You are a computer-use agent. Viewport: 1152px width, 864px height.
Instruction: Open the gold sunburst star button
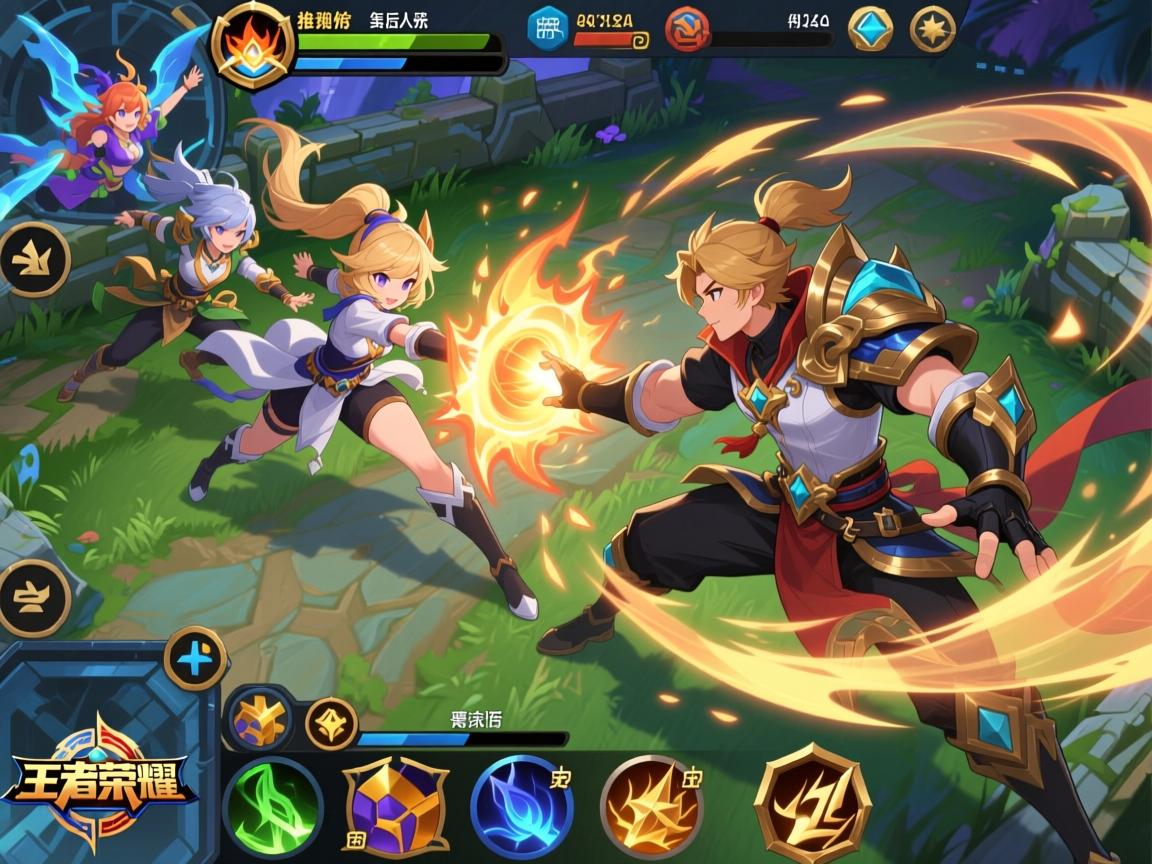point(932,29)
